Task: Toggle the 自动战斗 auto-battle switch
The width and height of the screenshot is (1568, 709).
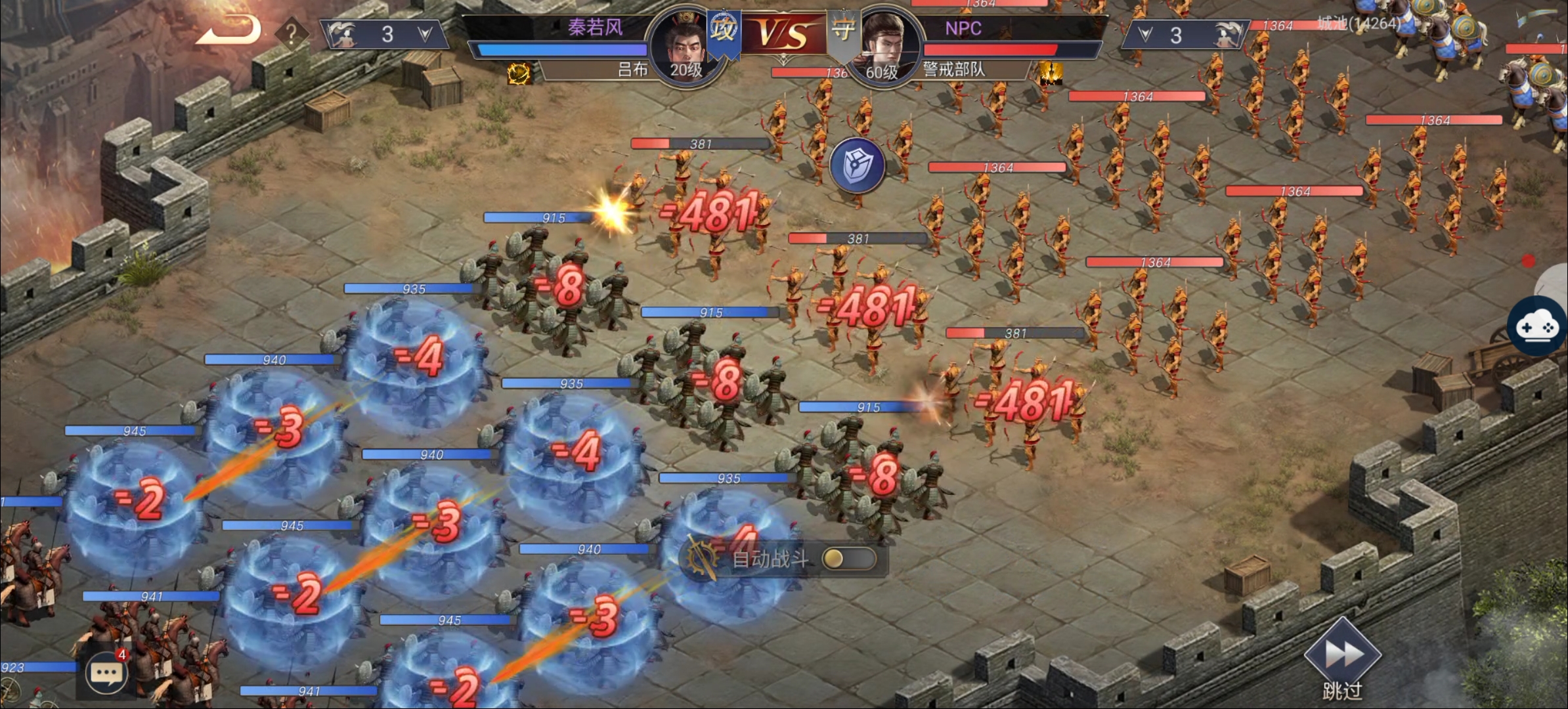Action: tap(848, 559)
